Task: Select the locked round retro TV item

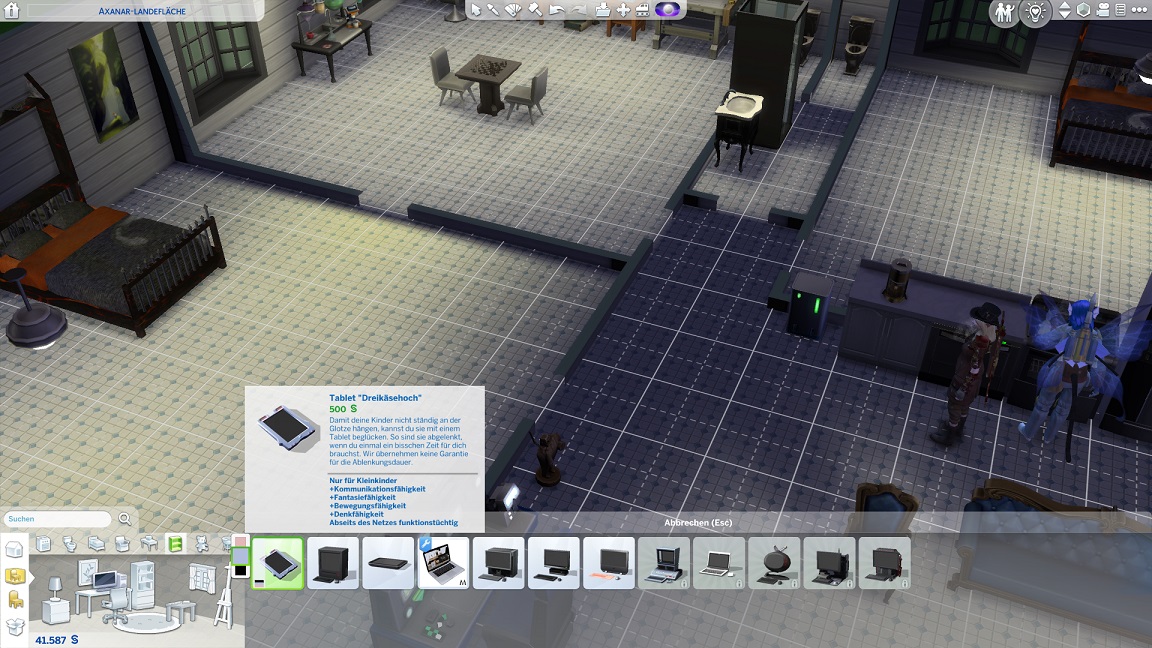Action: (x=774, y=563)
